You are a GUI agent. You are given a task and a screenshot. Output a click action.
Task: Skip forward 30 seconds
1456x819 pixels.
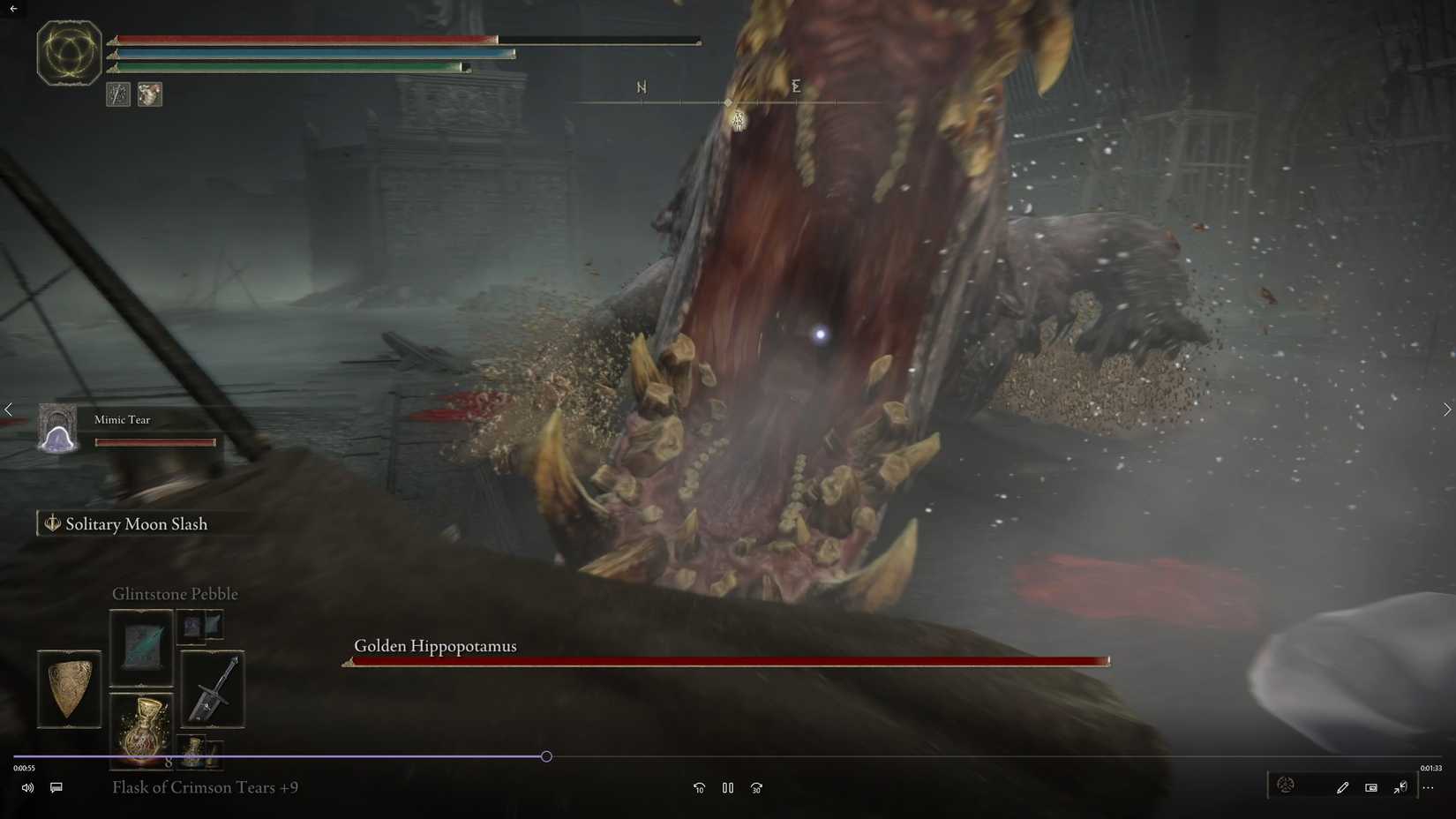(x=756, y=787)
